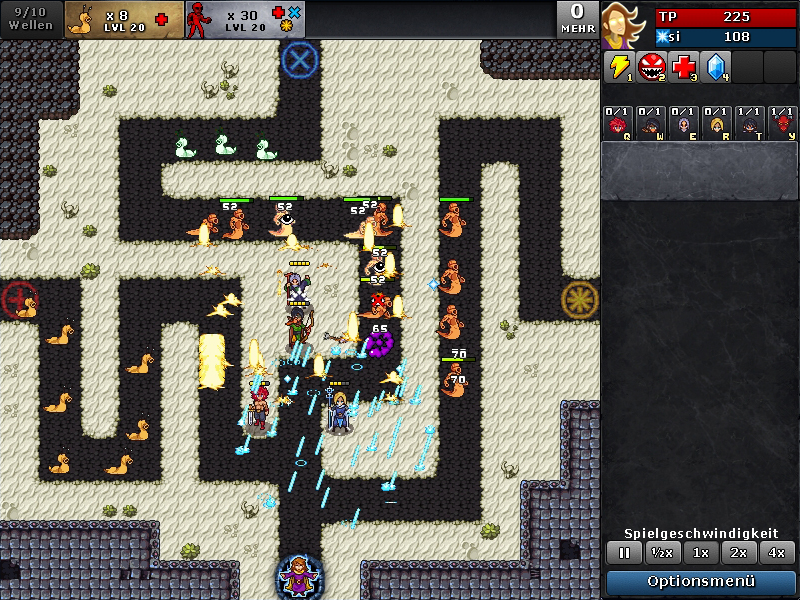The width and height of the screenshot is (800, 600).
Task: Choose the red-haired hero slot
Action: (x=618, y=123)
